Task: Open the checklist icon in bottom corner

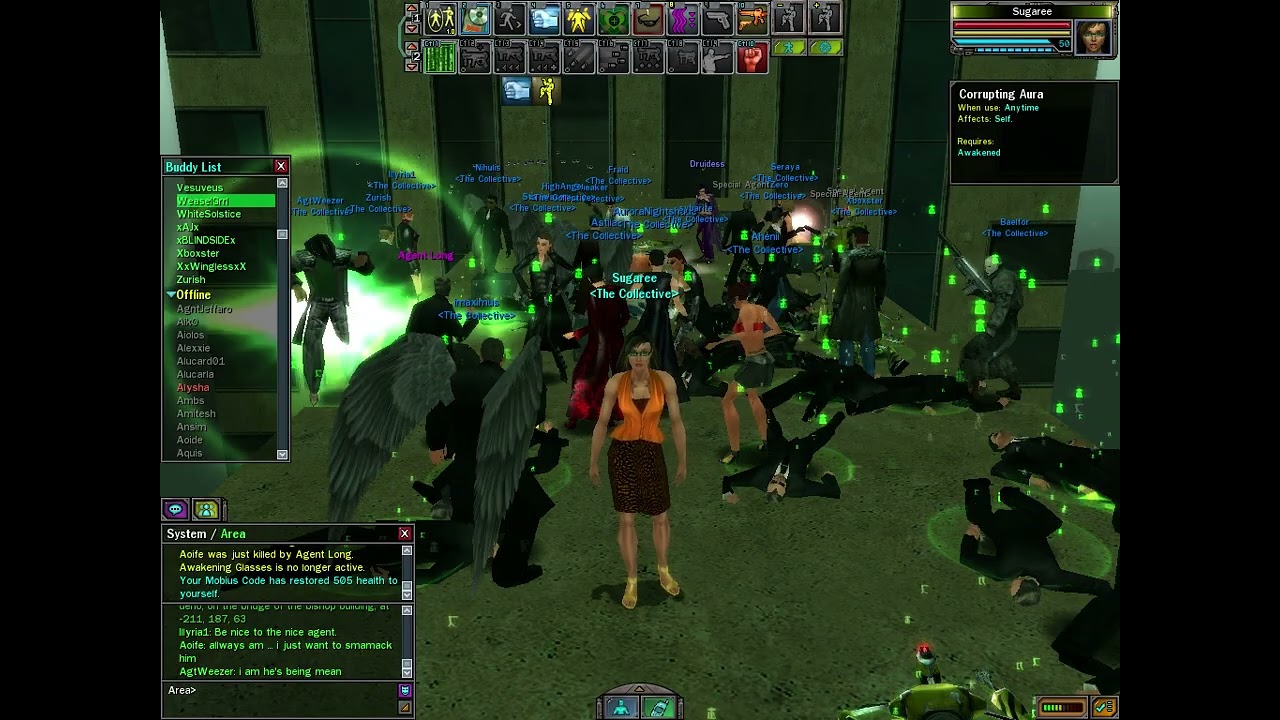Action: (x=1105, y=707)
